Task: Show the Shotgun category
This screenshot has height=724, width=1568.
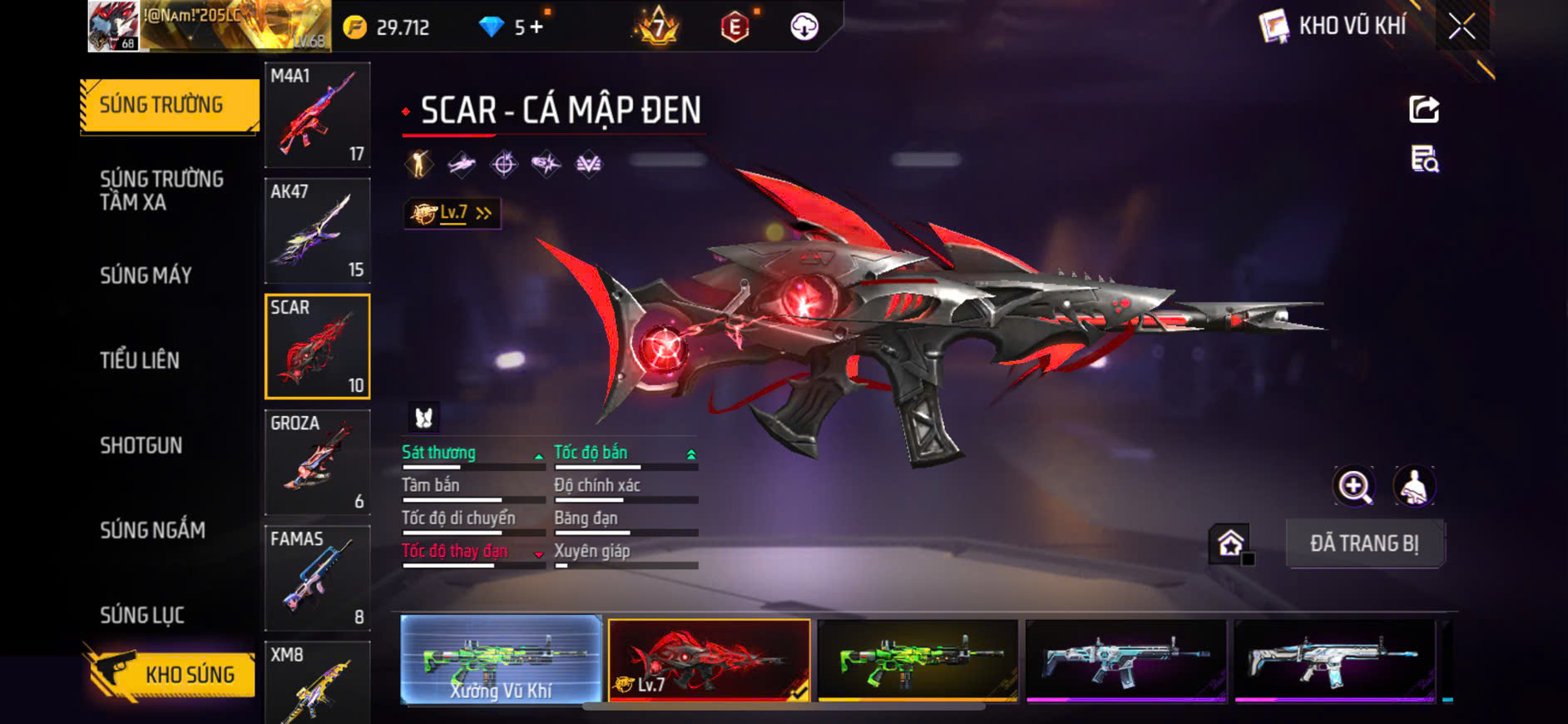Action: pos(141,445)
